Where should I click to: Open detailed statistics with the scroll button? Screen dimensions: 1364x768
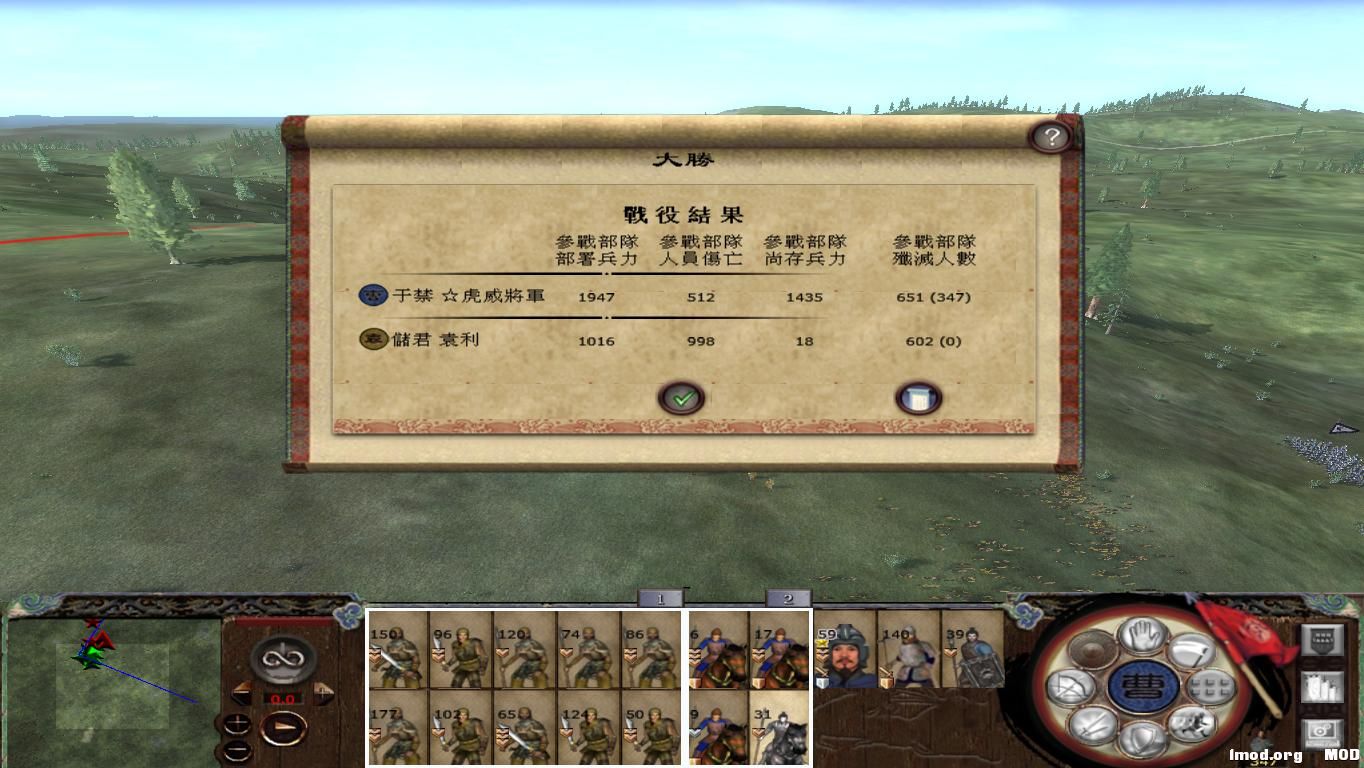917,396
